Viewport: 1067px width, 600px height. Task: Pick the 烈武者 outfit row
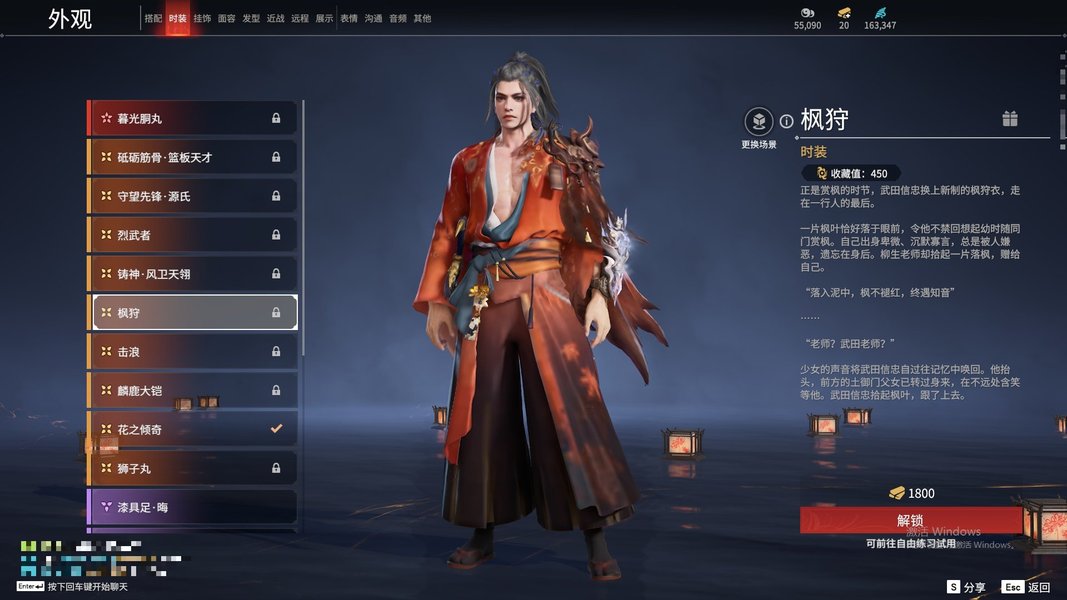(193, 235)
